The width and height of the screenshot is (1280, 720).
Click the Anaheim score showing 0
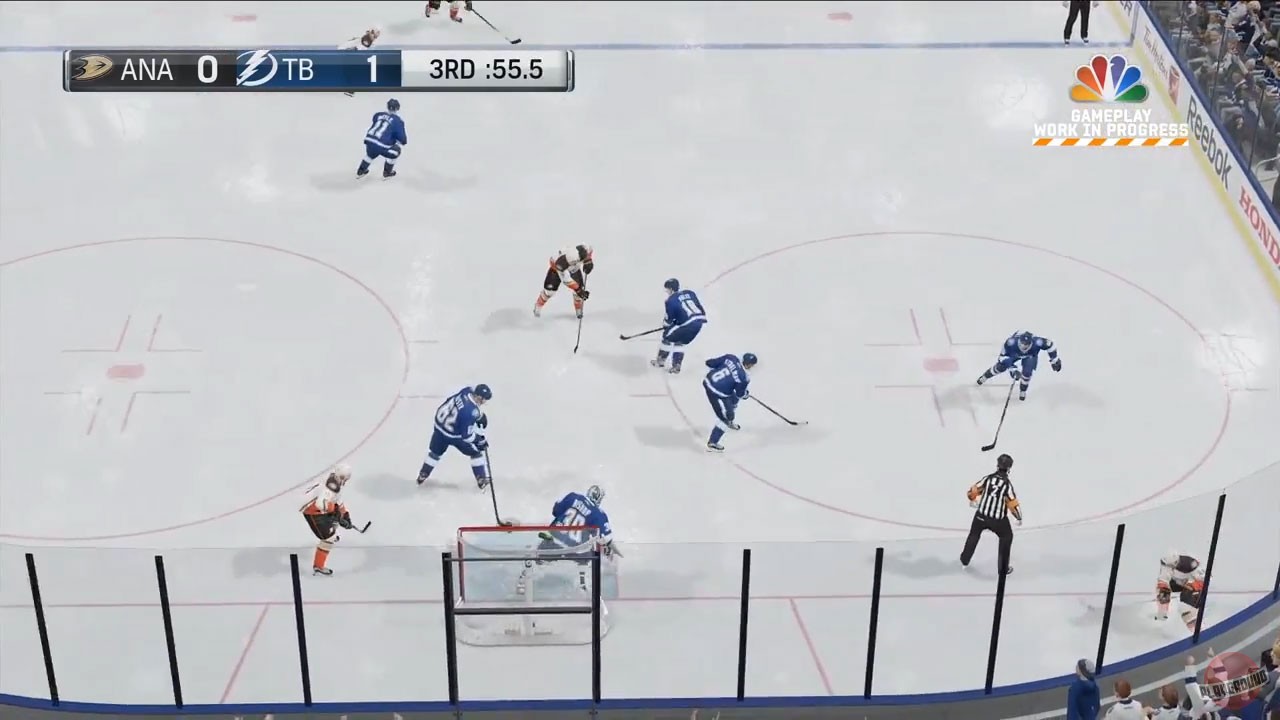pos(207,70)
